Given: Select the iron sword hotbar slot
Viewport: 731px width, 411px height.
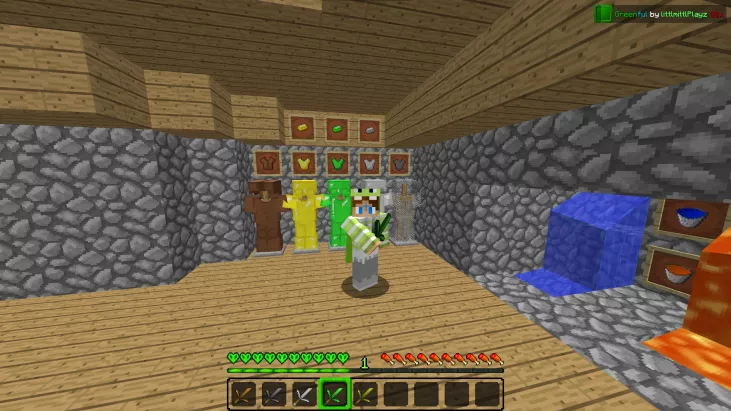Looking at the screenshot, I should coord(303,394).
